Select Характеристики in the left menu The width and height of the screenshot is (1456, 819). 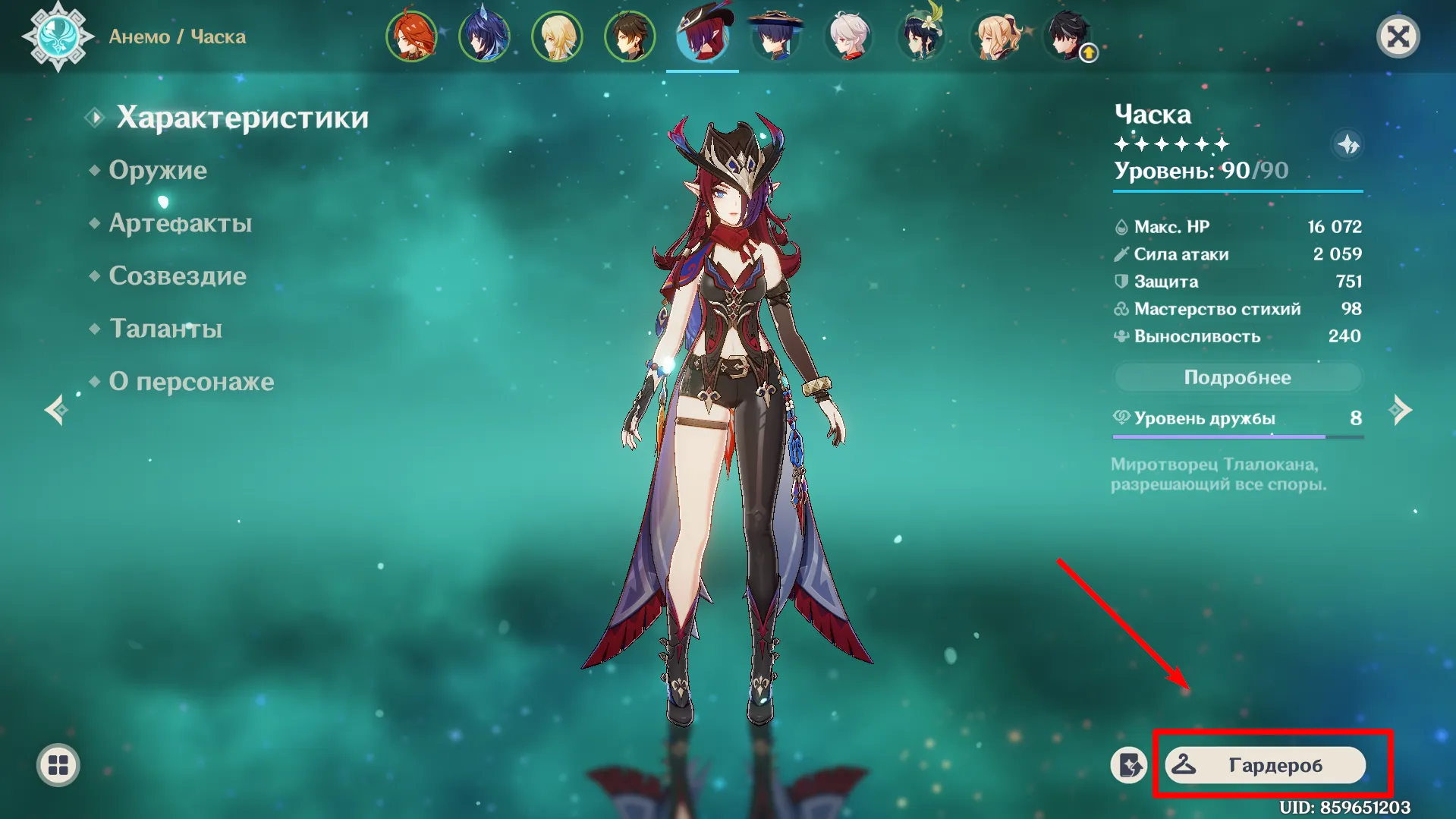(x=242, y=118)
